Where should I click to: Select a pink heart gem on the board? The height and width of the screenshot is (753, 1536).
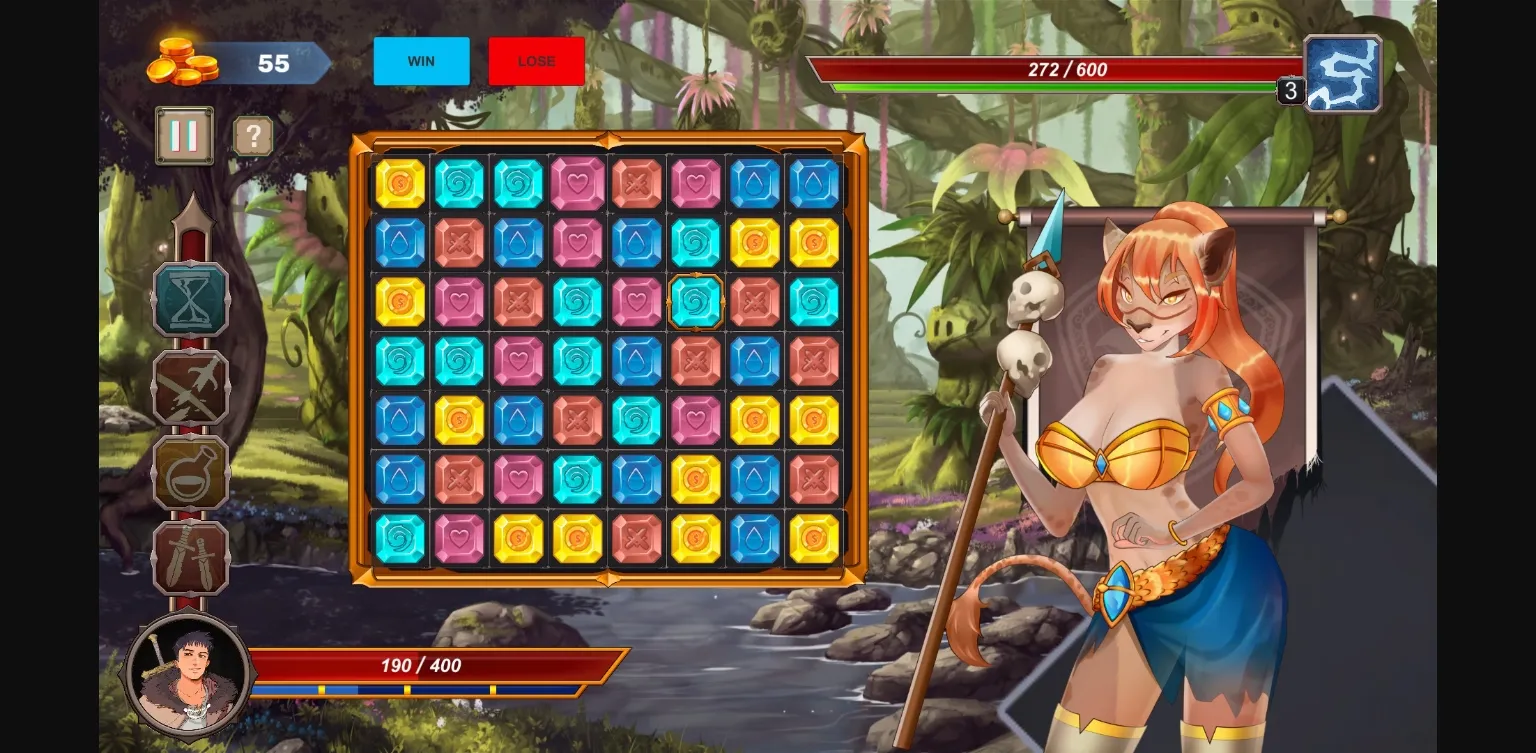(x=576, y=183)
